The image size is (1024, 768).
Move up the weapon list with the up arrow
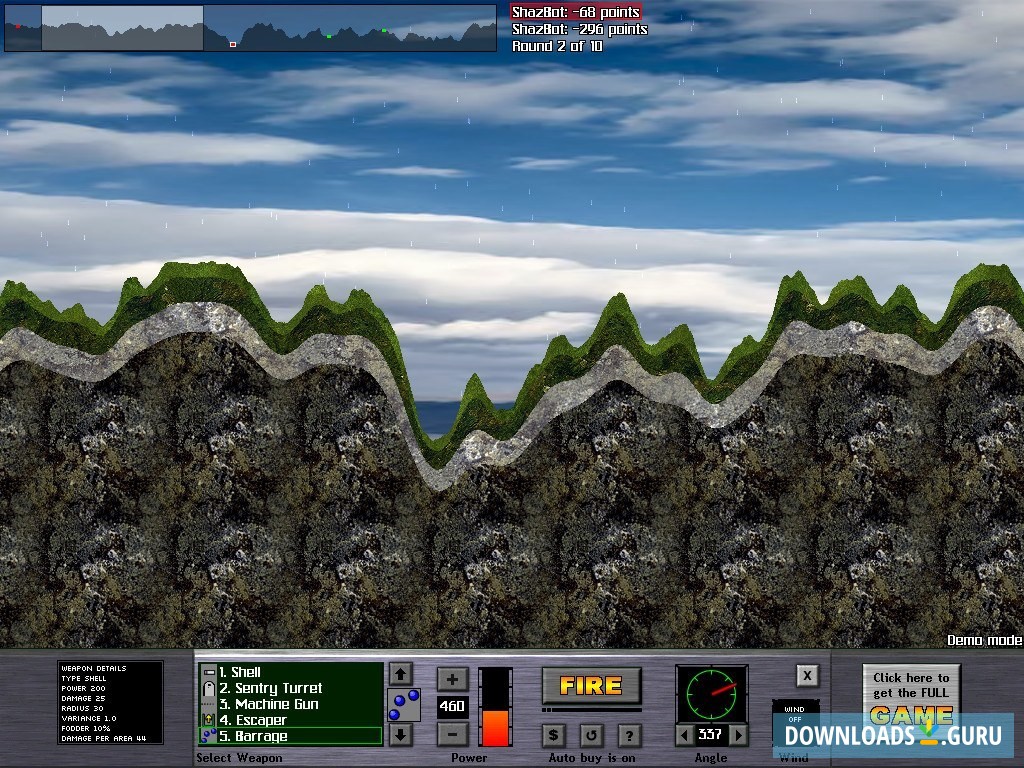pos(400,673)
